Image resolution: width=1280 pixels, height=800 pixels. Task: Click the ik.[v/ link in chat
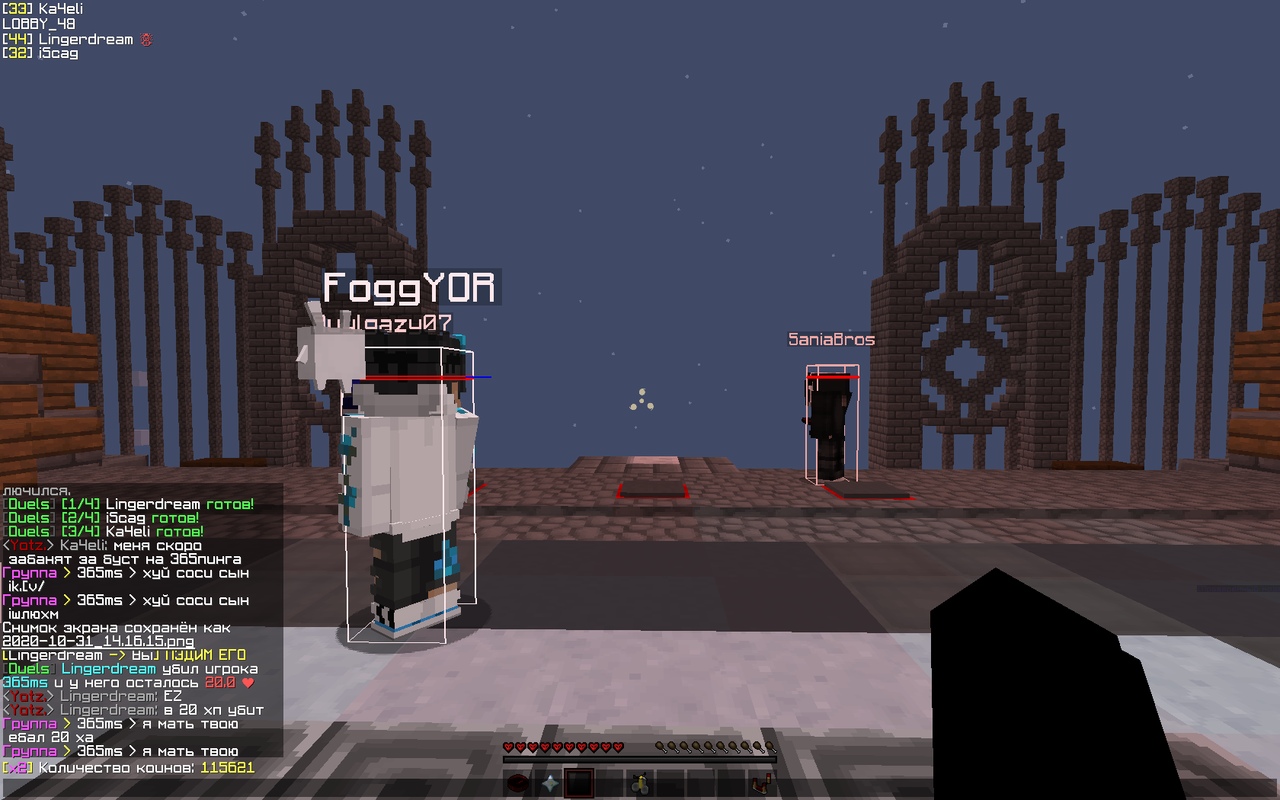[x=28, y=585]
